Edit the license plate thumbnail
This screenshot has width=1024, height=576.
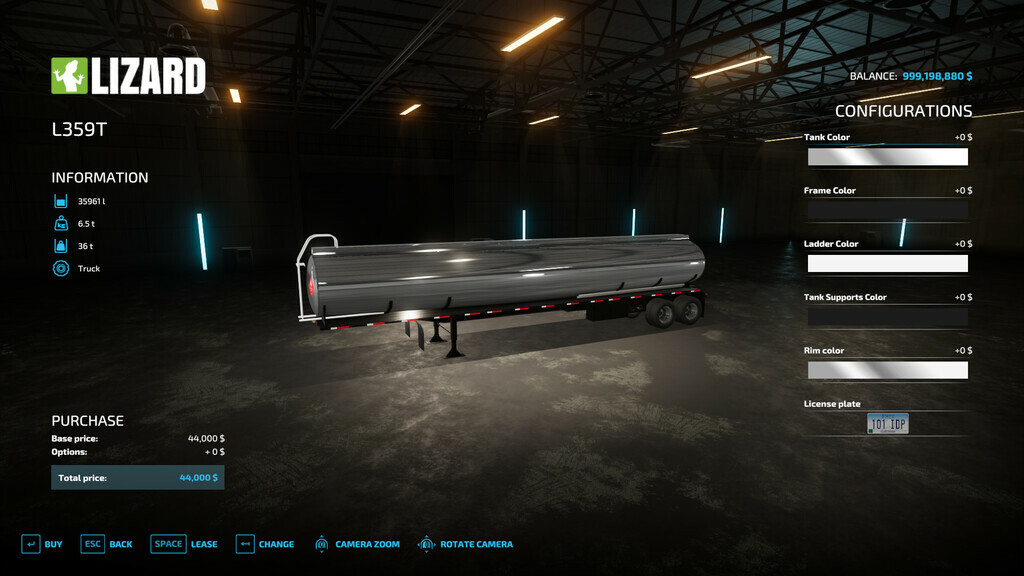point(887,424)
